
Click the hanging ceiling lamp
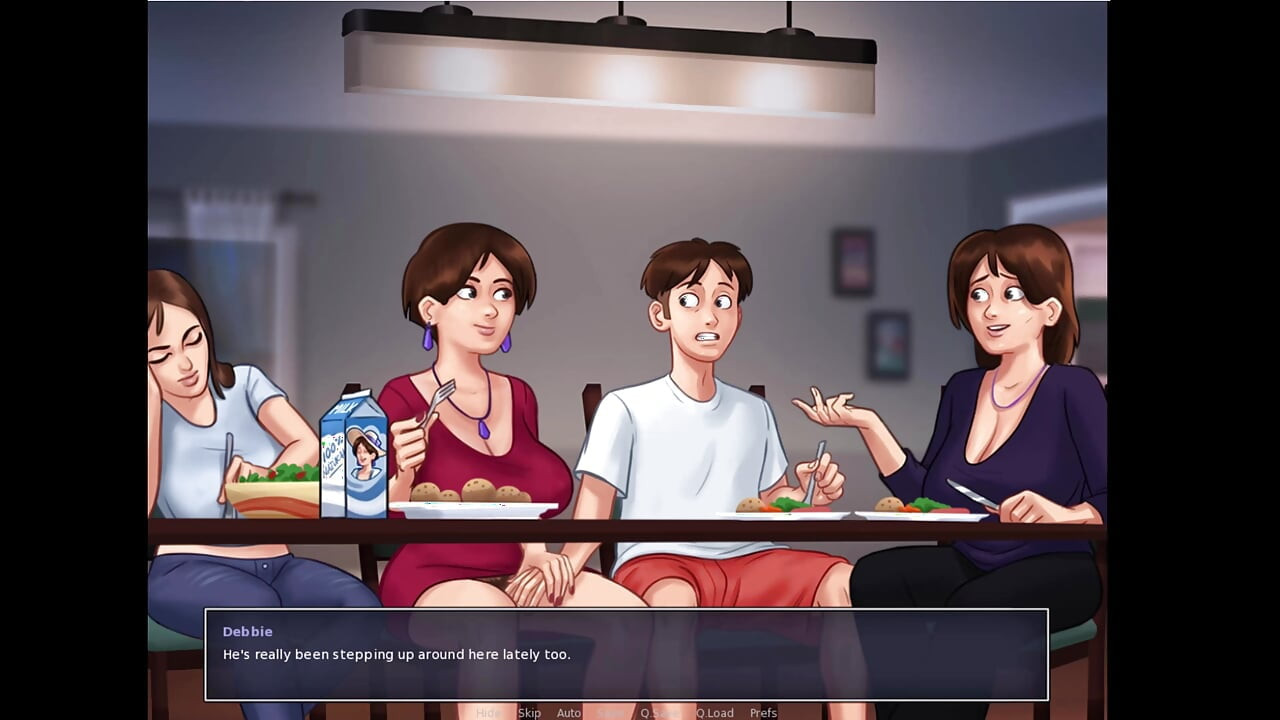click(610, 60)
